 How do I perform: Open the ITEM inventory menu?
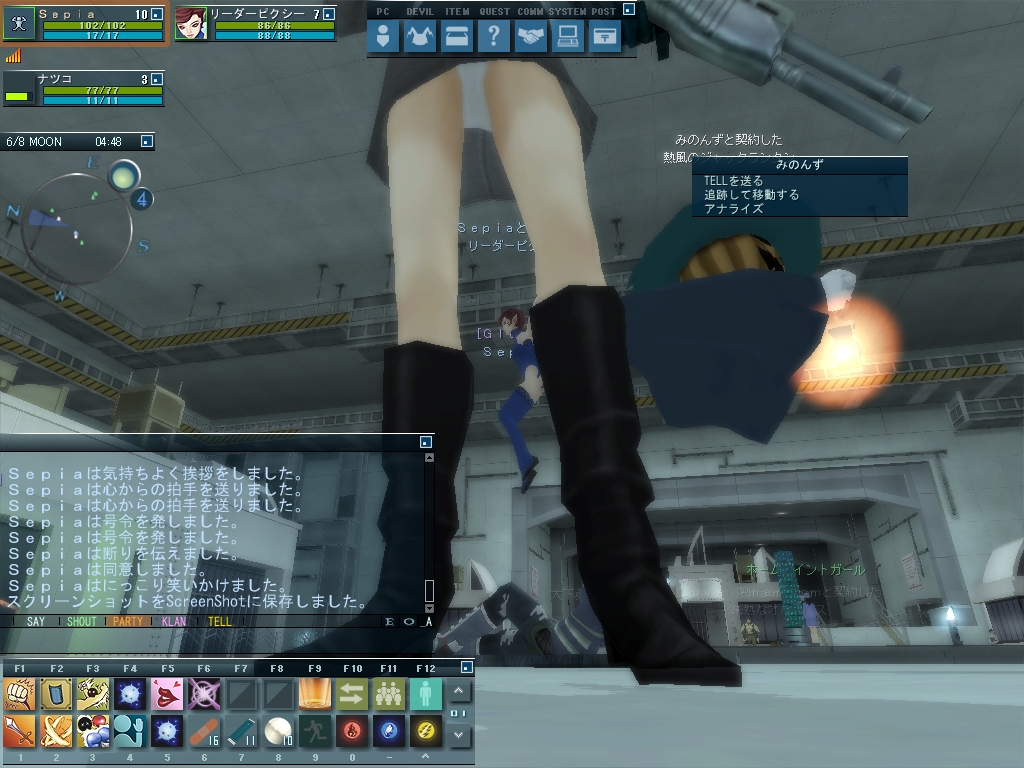click(456, 37)
